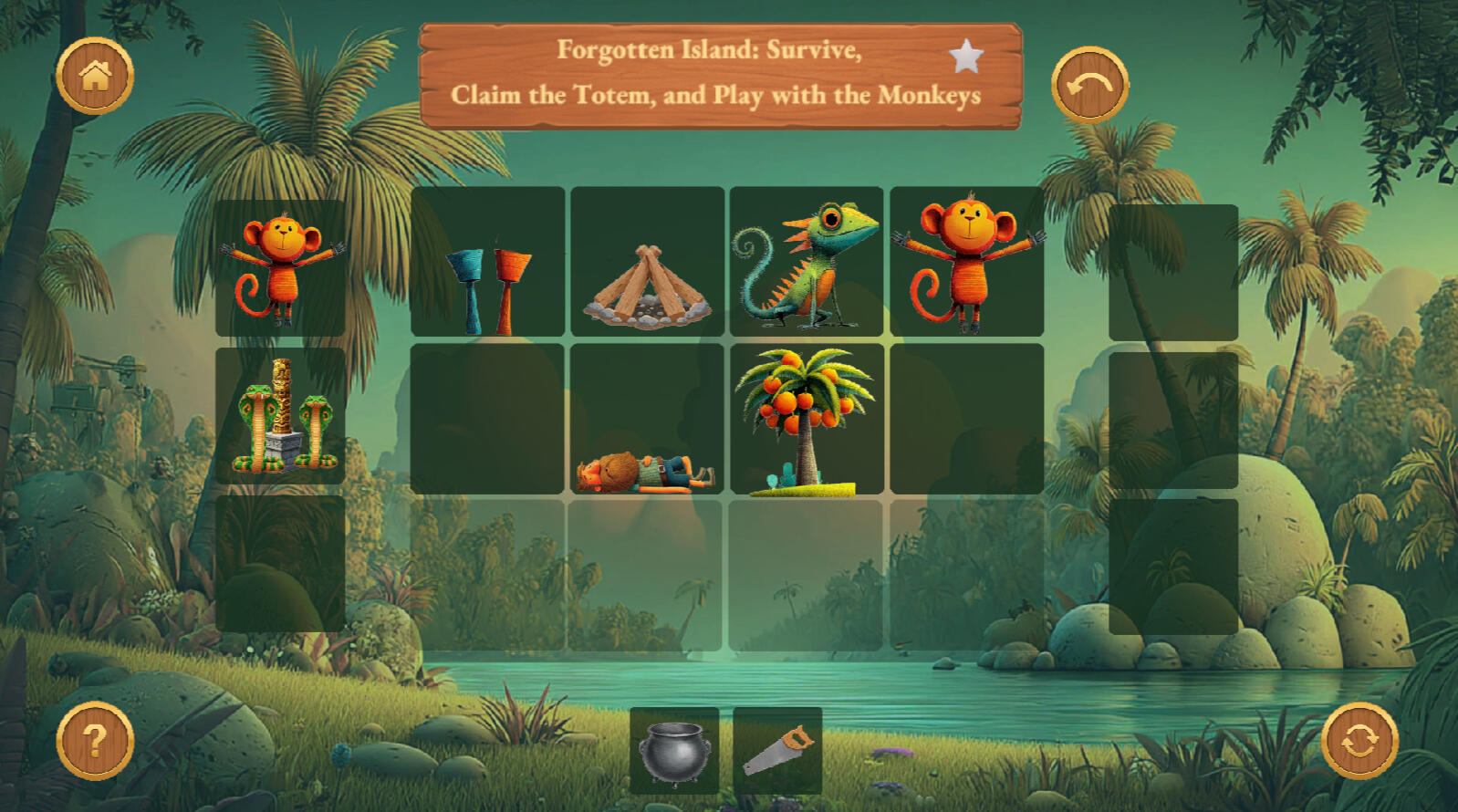Pick the hand saw inventory item
This screenshot has width=1458, height=812.
click(778, 751)
